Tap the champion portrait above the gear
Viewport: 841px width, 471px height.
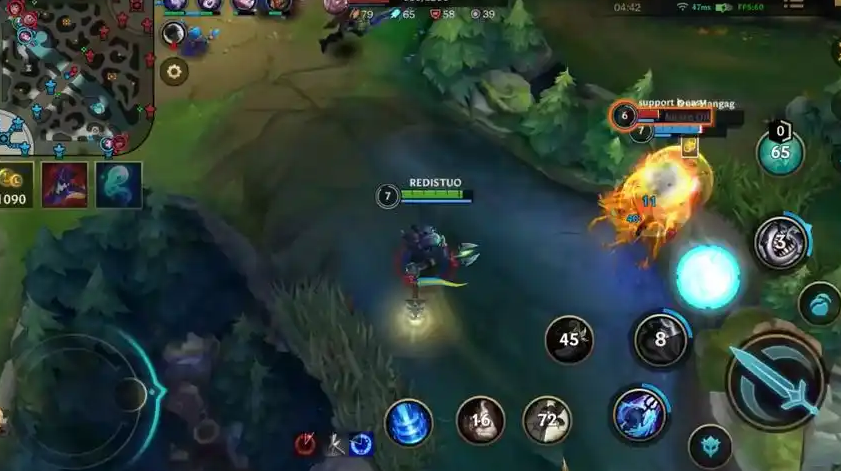[175, 36]
